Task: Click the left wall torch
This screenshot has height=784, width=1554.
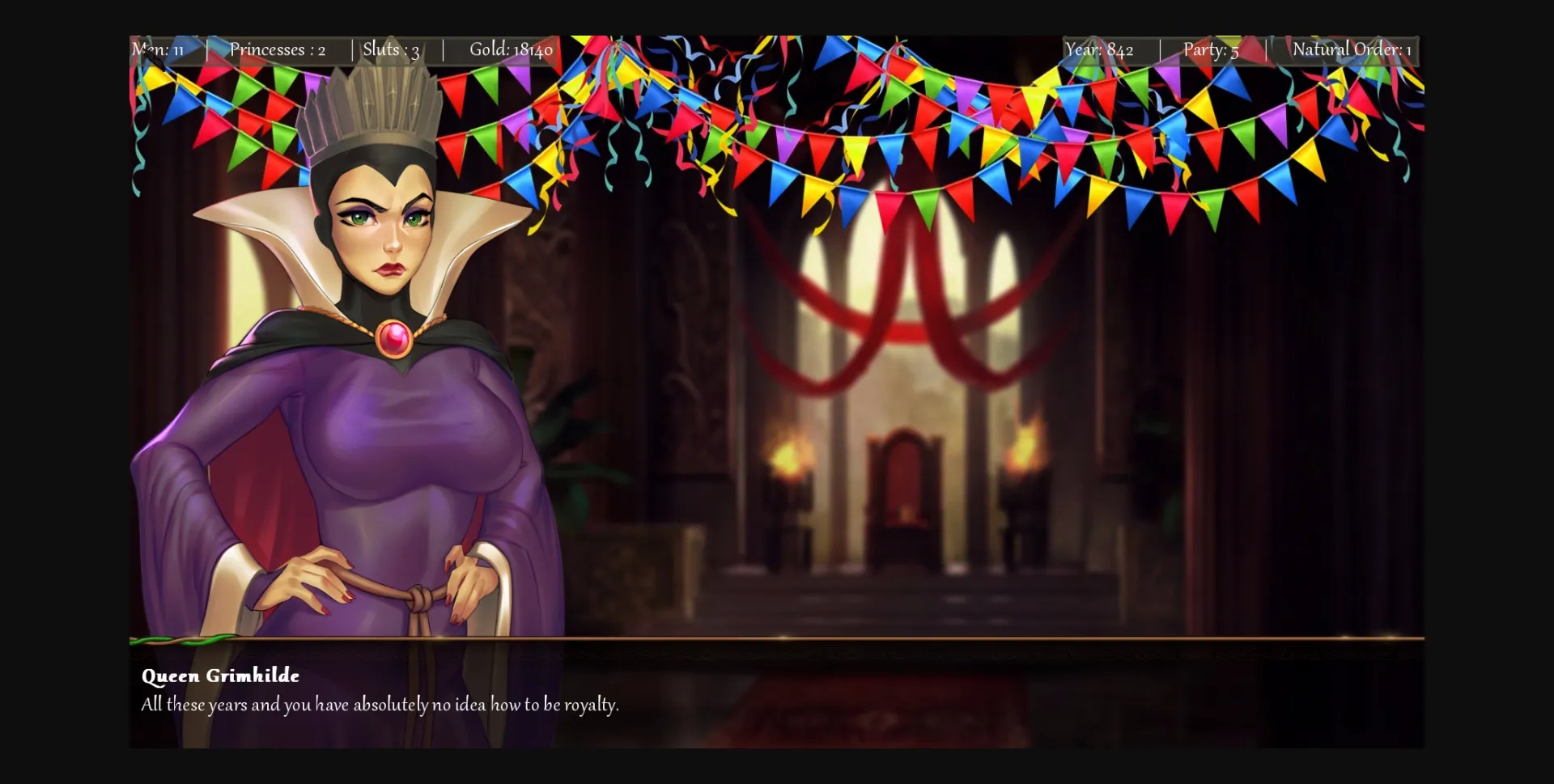Action: click(789, 457)
